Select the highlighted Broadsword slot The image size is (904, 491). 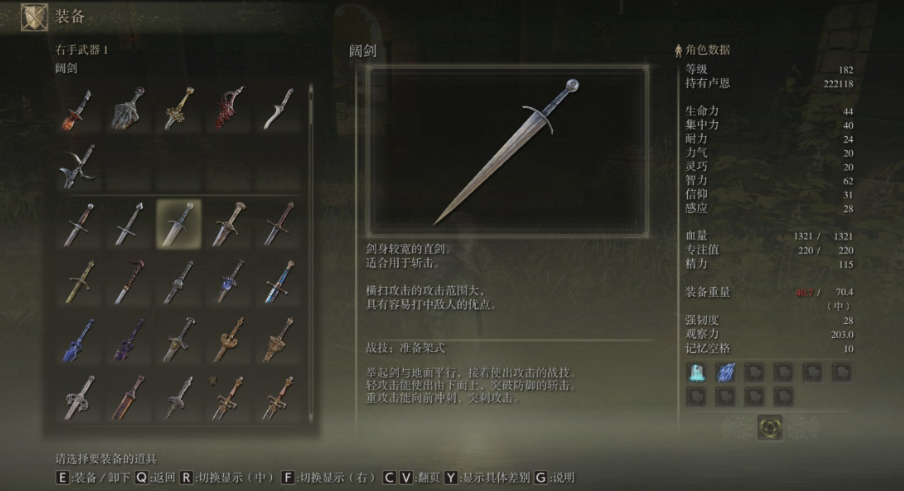(x=179, y=223)
